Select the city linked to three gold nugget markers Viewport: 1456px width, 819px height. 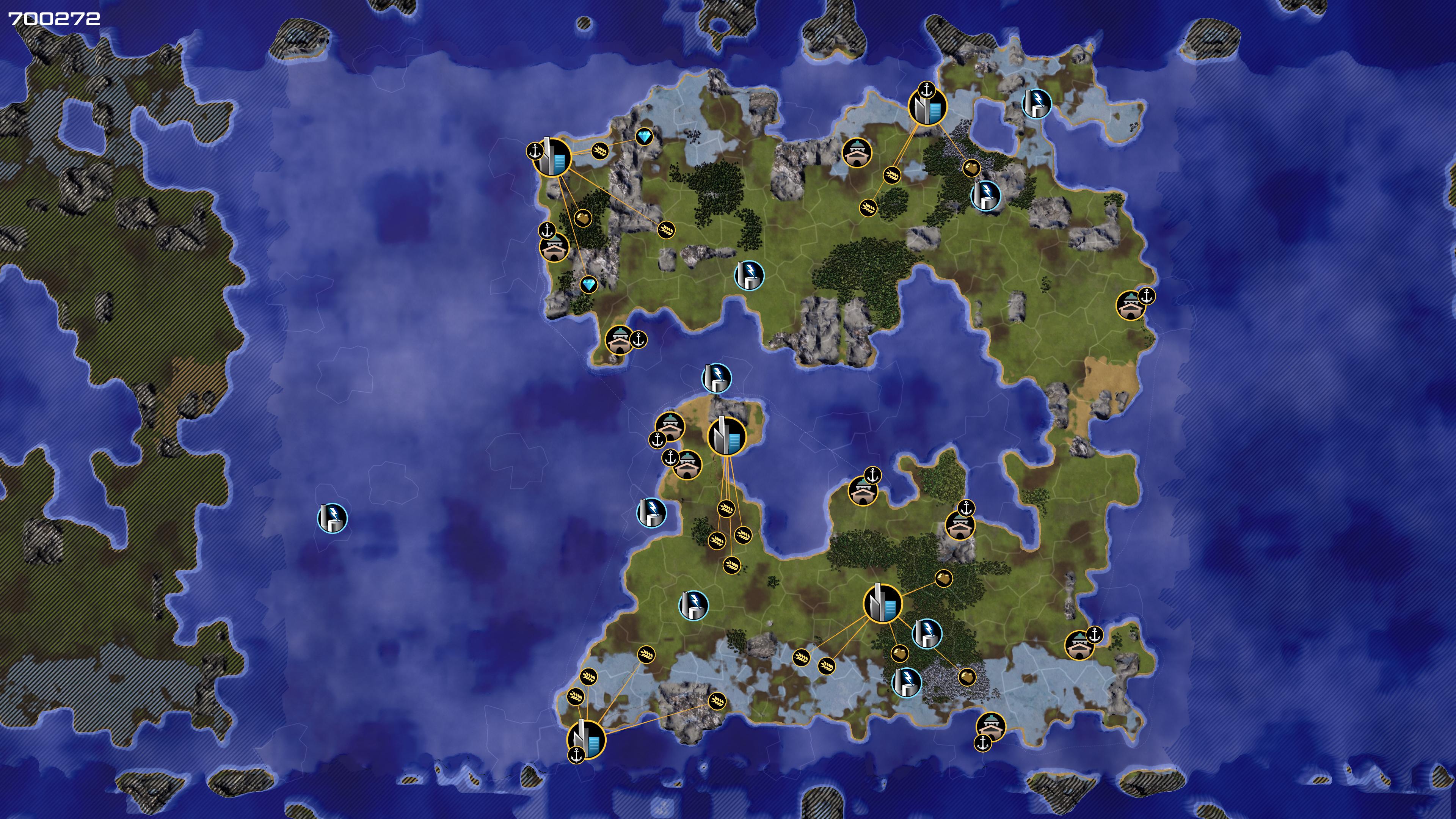pos(883,604)
